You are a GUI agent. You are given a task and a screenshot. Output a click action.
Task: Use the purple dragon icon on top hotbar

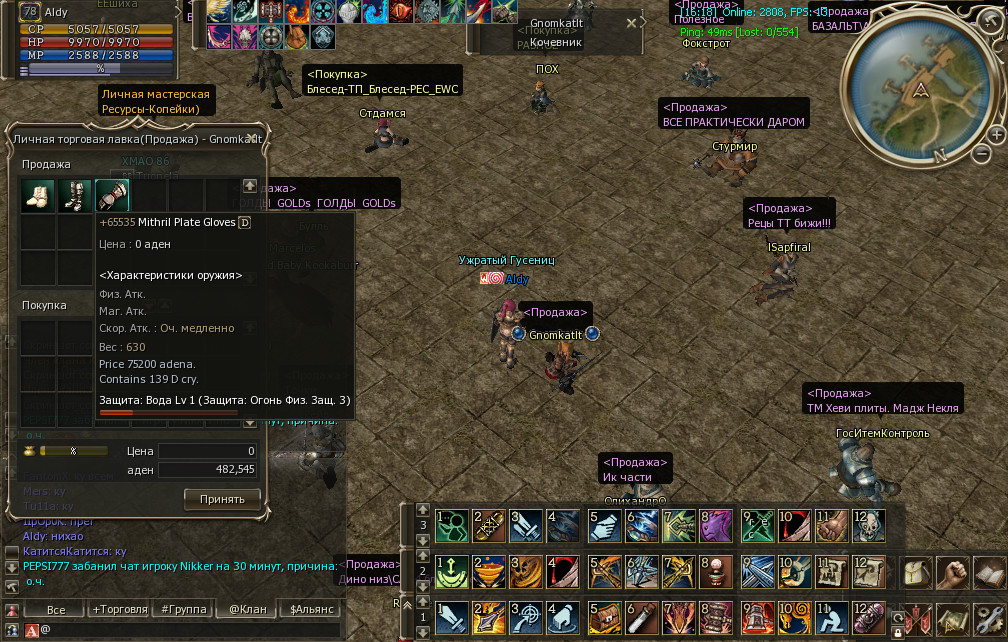point(716,524)
